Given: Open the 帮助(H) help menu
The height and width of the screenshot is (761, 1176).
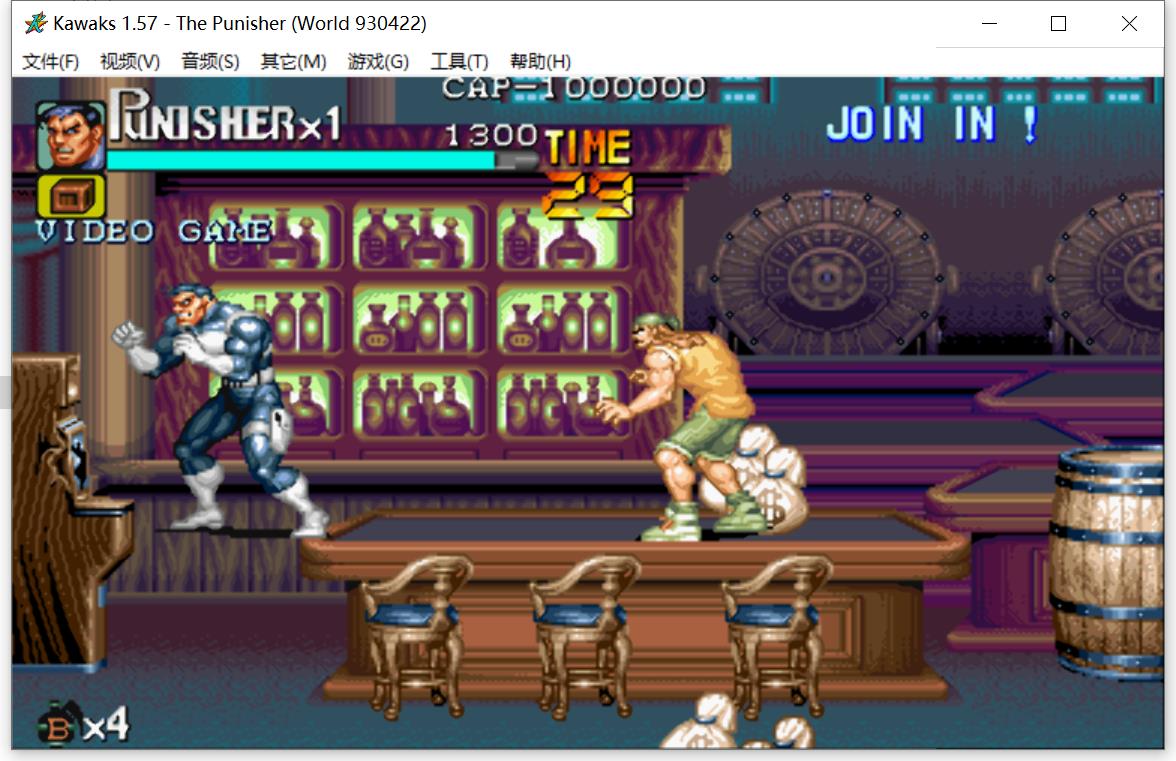Looking at the screenshot, I should 540,62.
